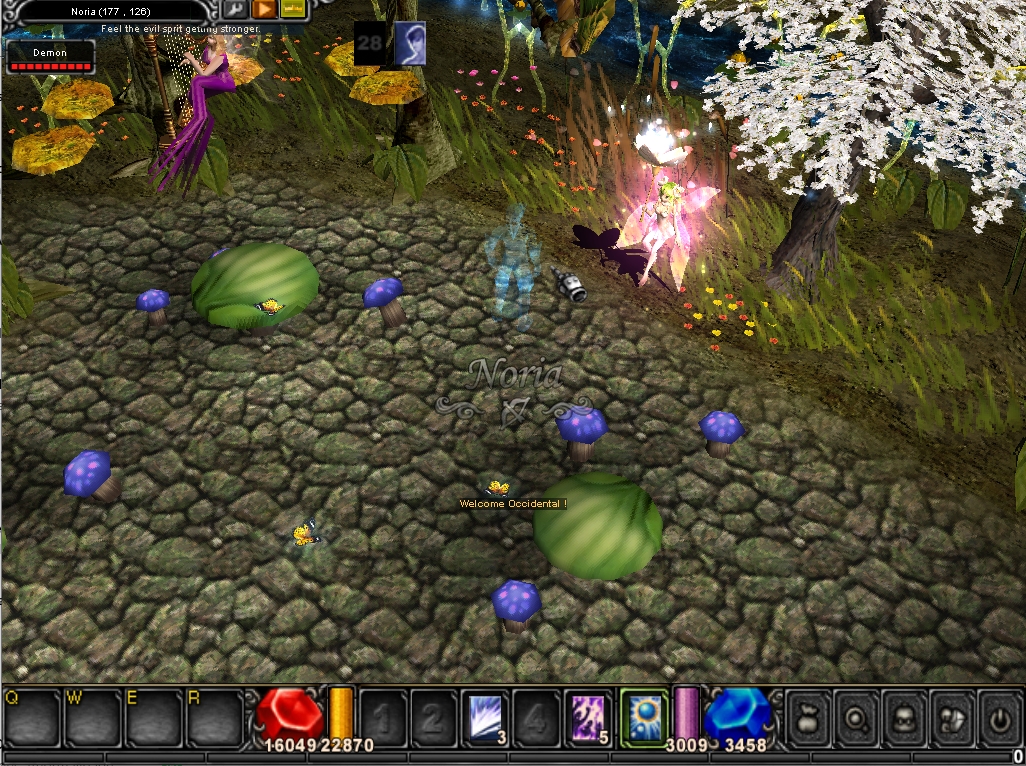This screenshot has width=1026, height=766.
Task: Select the empty W item slot
Action: tap(92, 716)
